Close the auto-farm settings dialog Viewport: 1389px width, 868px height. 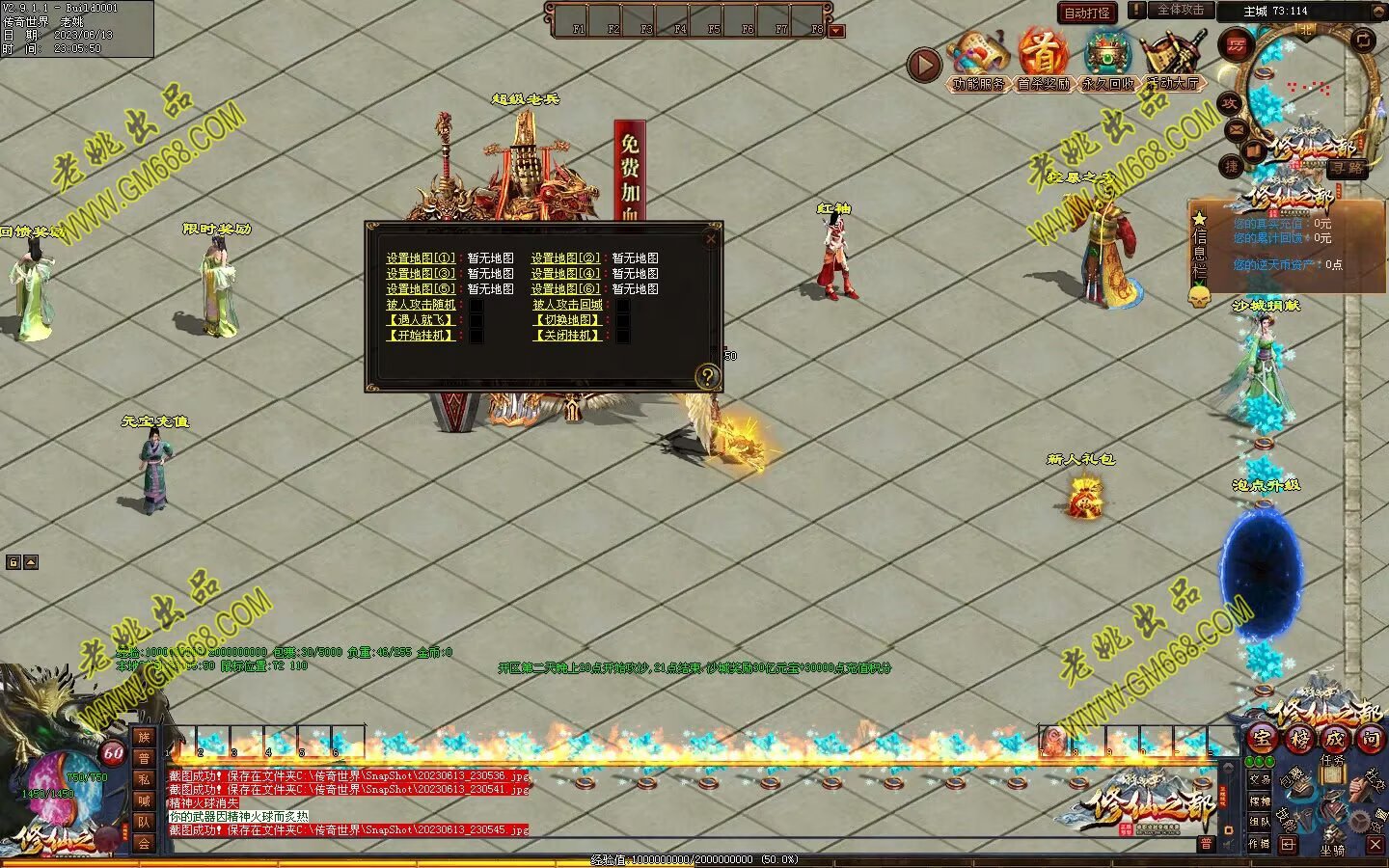[x=711, y=238]
